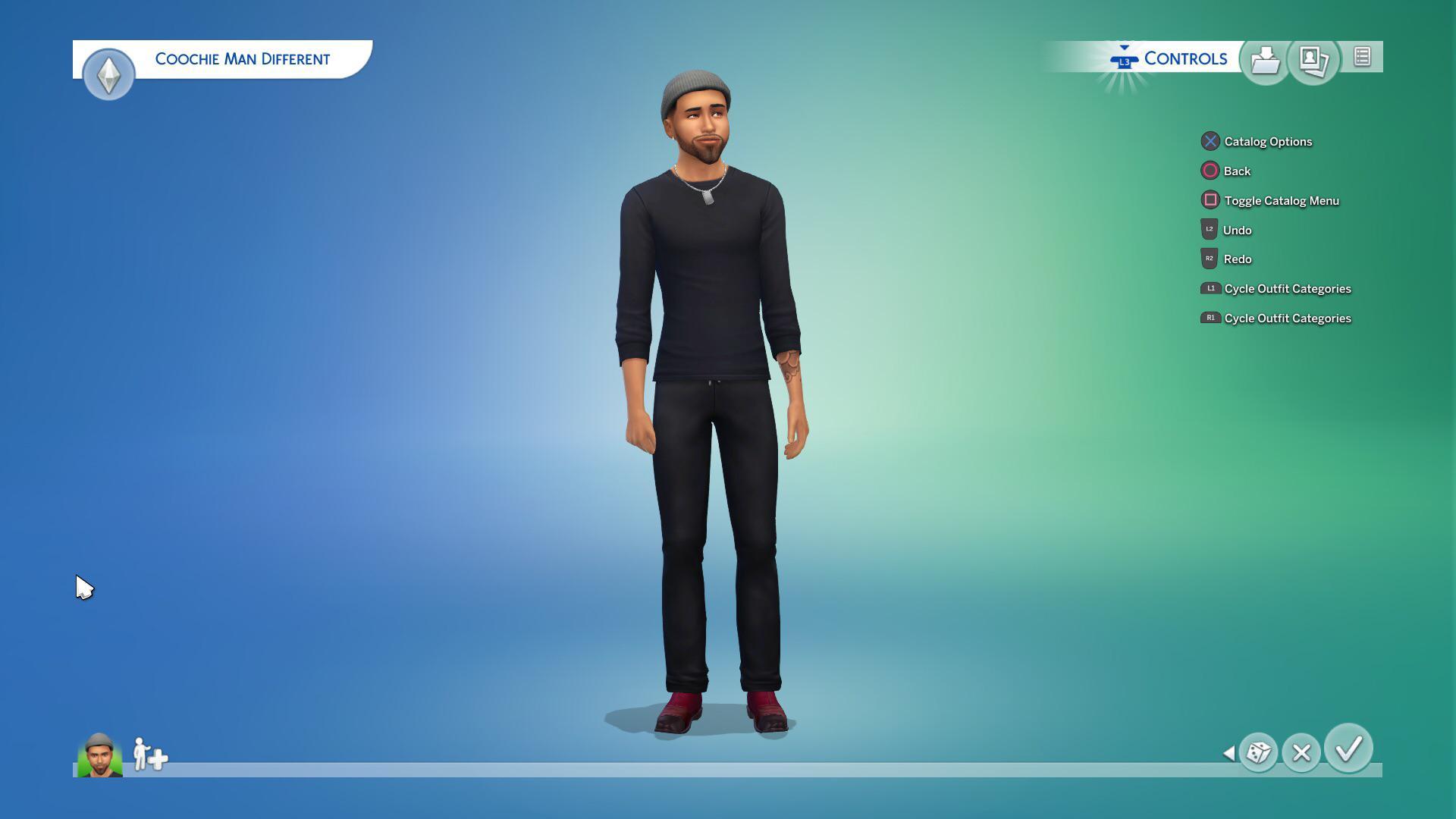The height and width of the screenshot is (819, 1456).
Task: Click the Controls heading label
Action: click(x=1186, y=58)
